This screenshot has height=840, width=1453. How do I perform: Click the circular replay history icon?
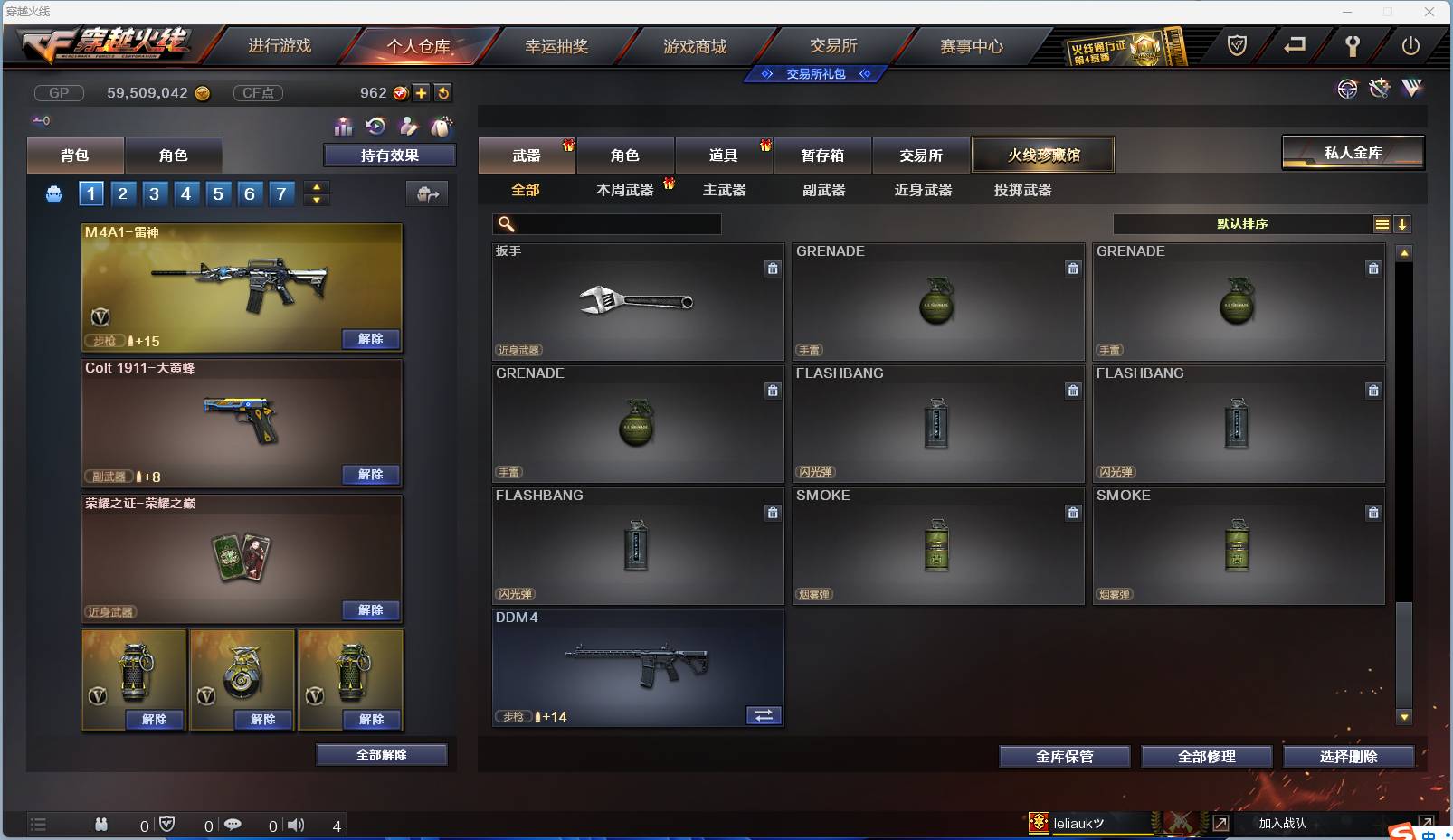[376, 127]
